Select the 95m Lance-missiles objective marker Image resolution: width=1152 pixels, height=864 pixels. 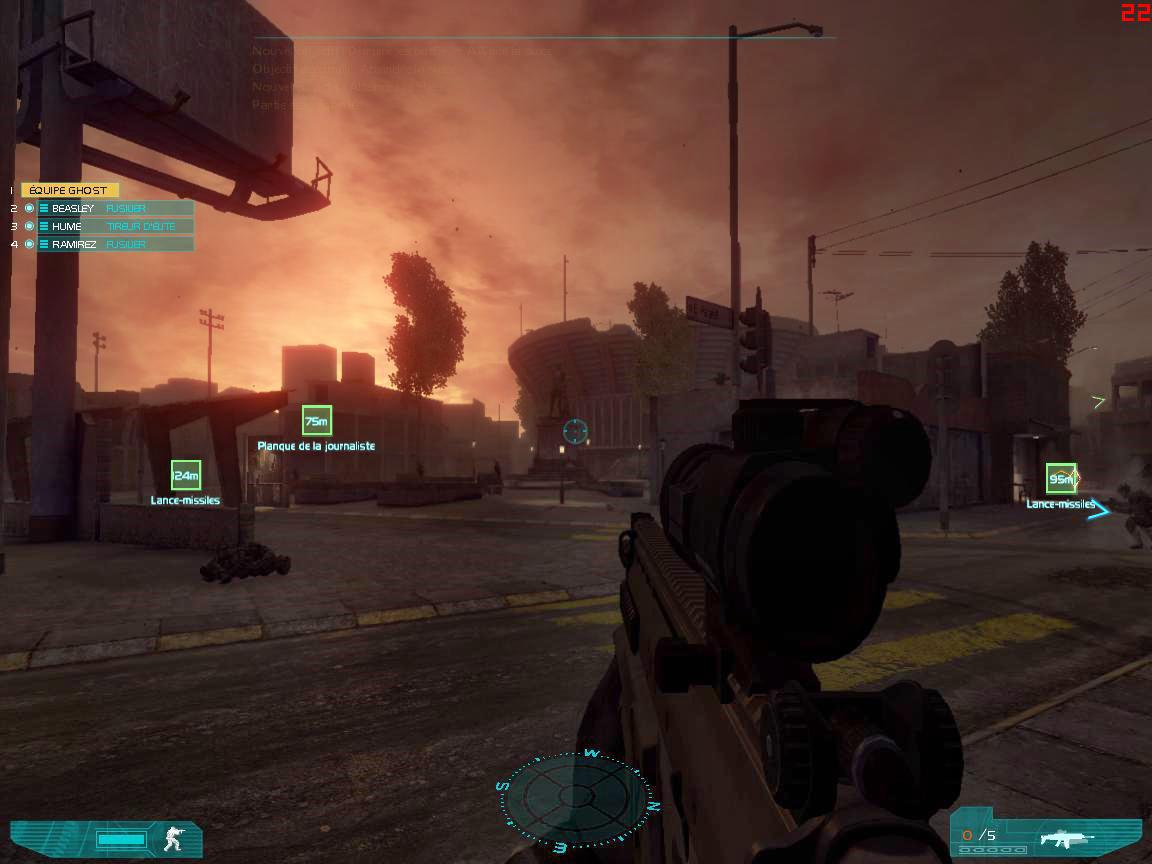[x=1061, y=479]
